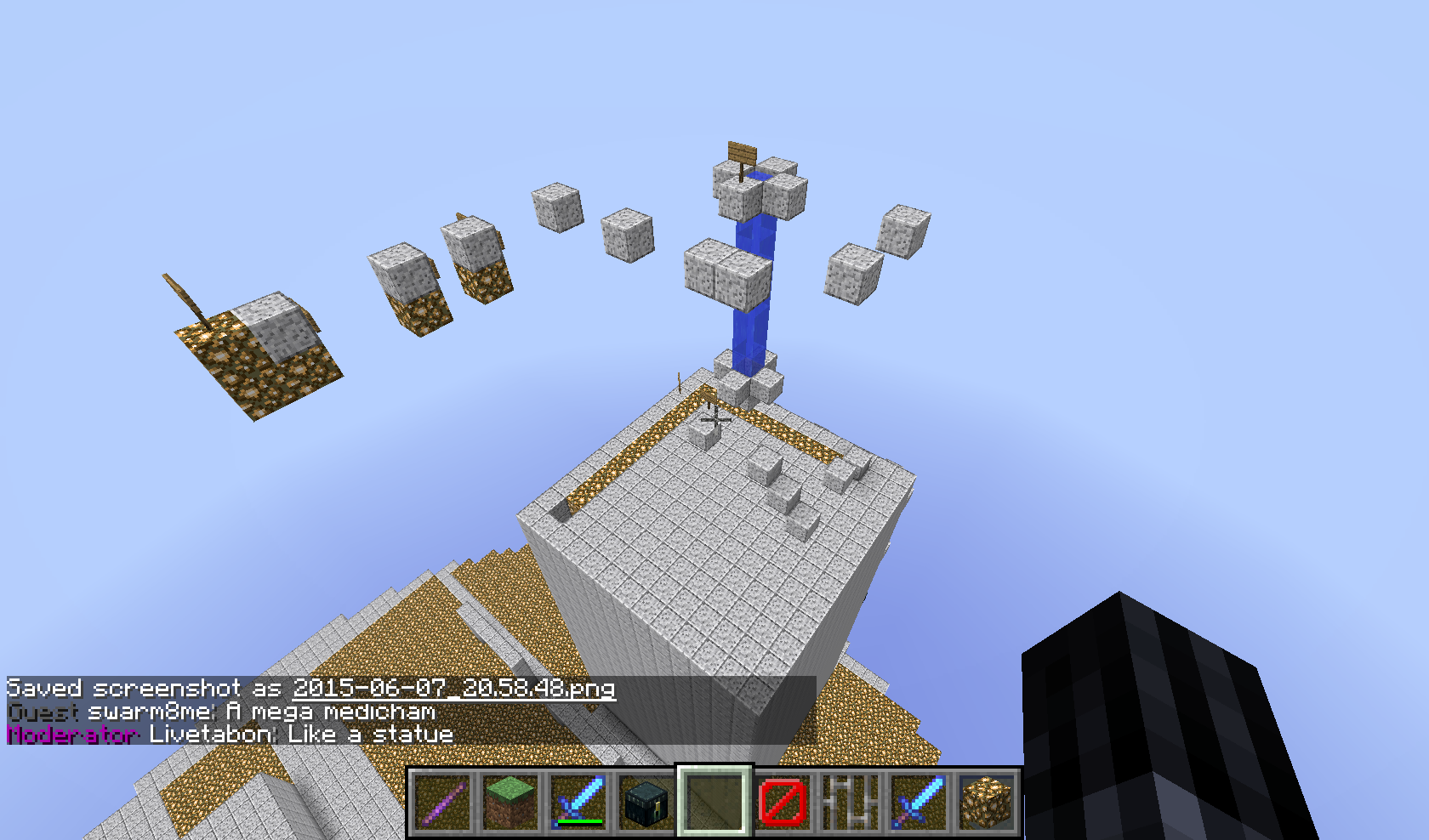Open the saved screenshot file link in chat
Viewport: 1429px width, 840px height.
[x=453, y=688]
